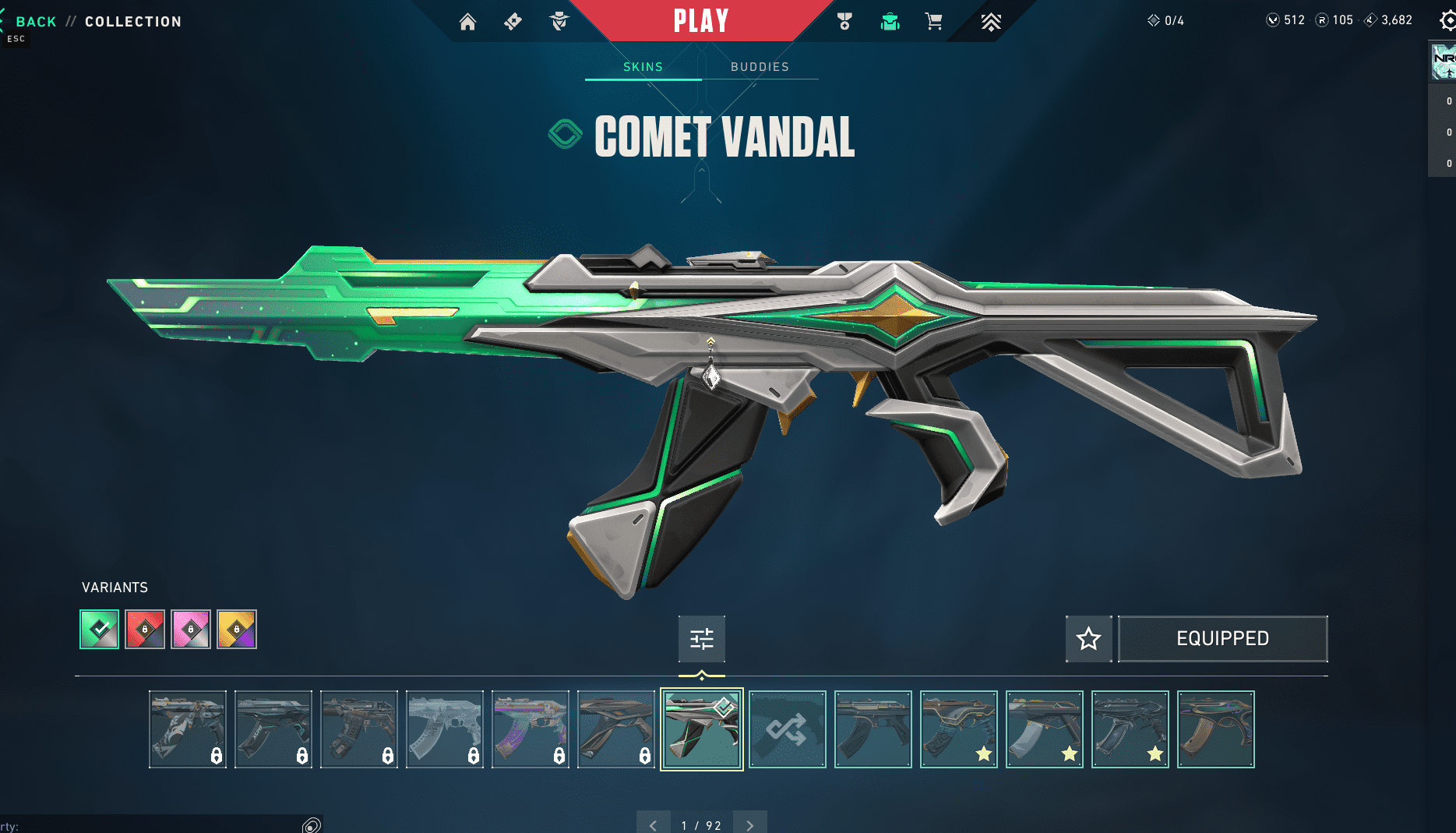Open the store cart icon
Screen dimensions: 1456x833
[x=933, y=22]
